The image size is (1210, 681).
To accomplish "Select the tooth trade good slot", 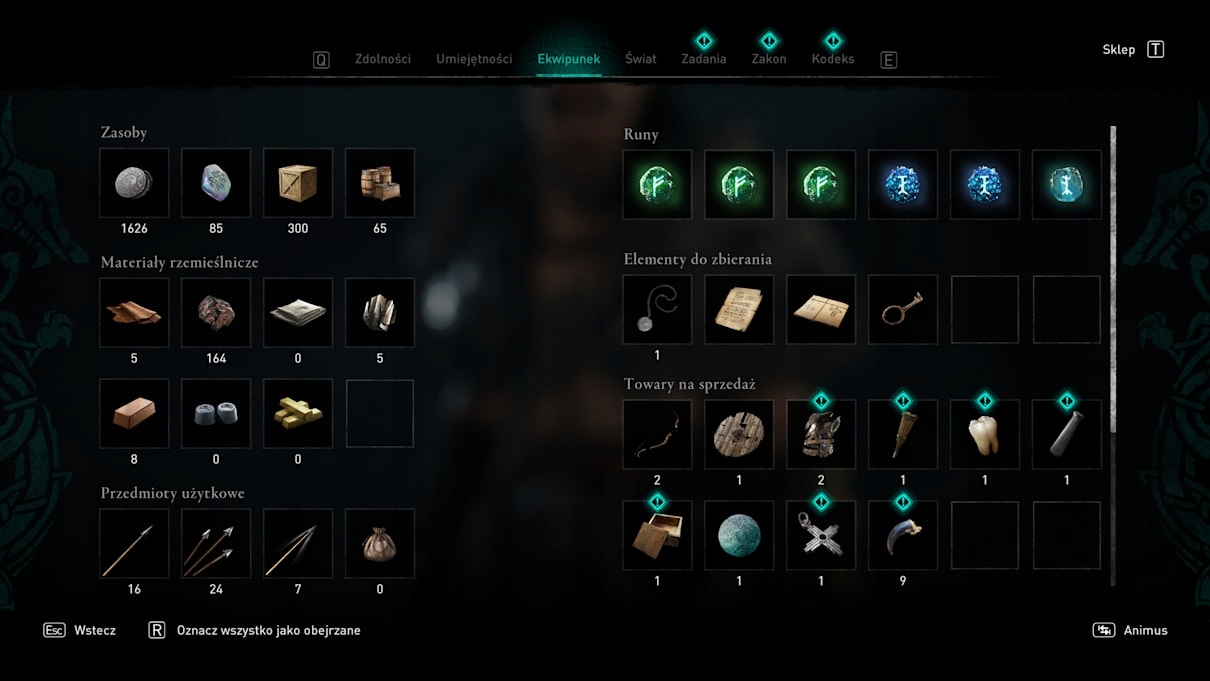I will coord(985,435).
